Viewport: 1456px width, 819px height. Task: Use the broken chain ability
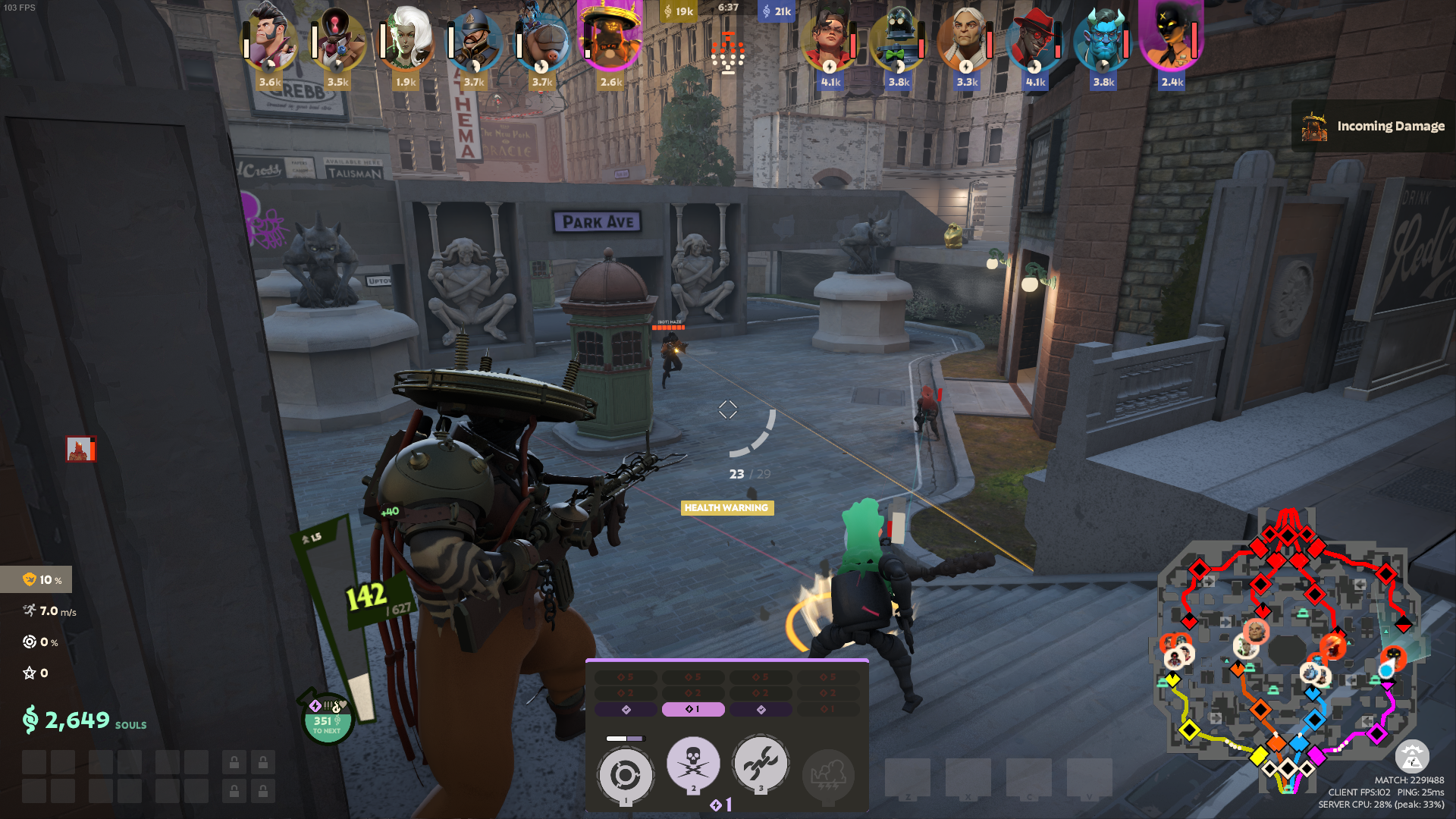761,763
